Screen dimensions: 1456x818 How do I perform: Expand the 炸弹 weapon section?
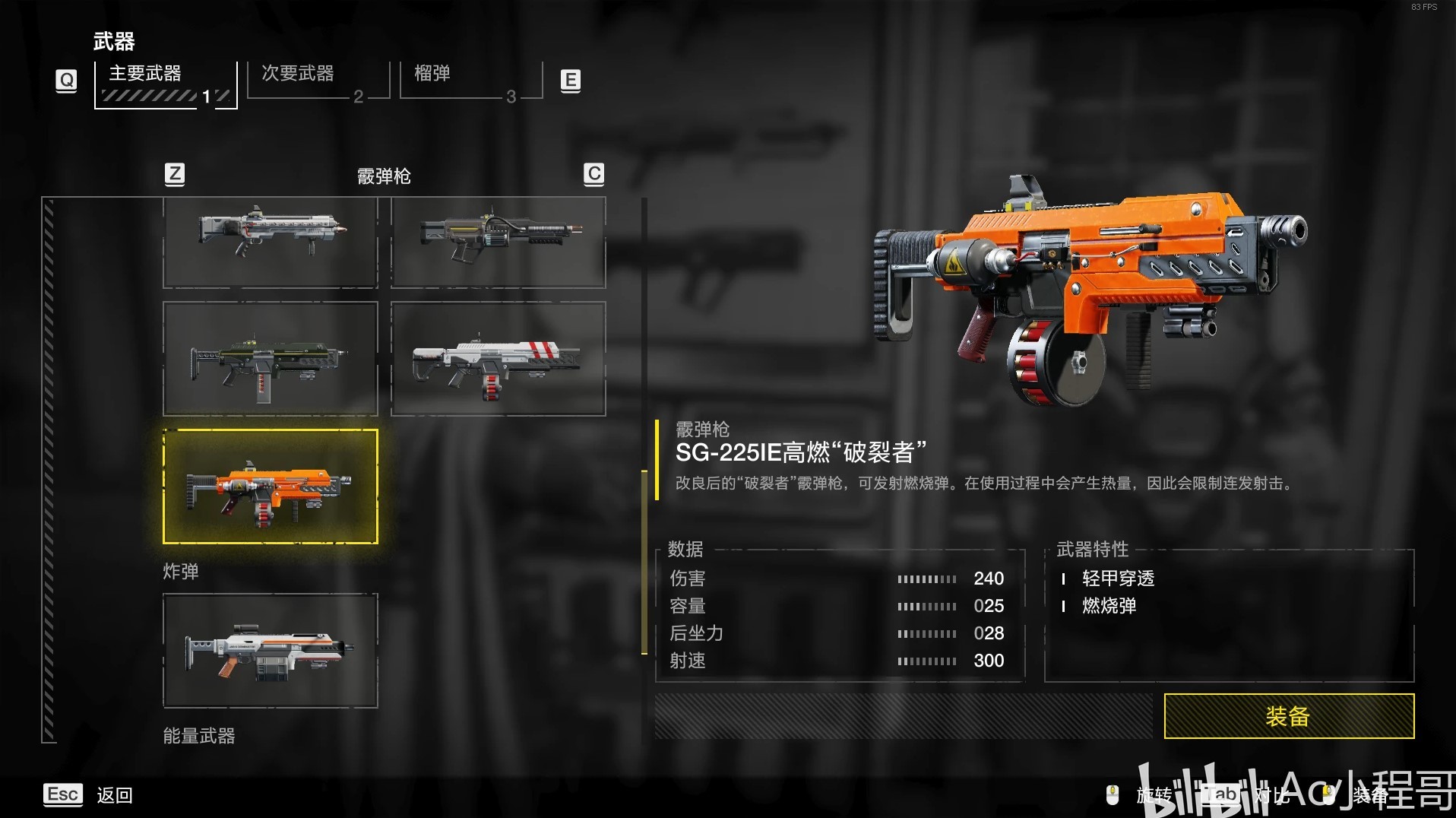pos(180,572)
